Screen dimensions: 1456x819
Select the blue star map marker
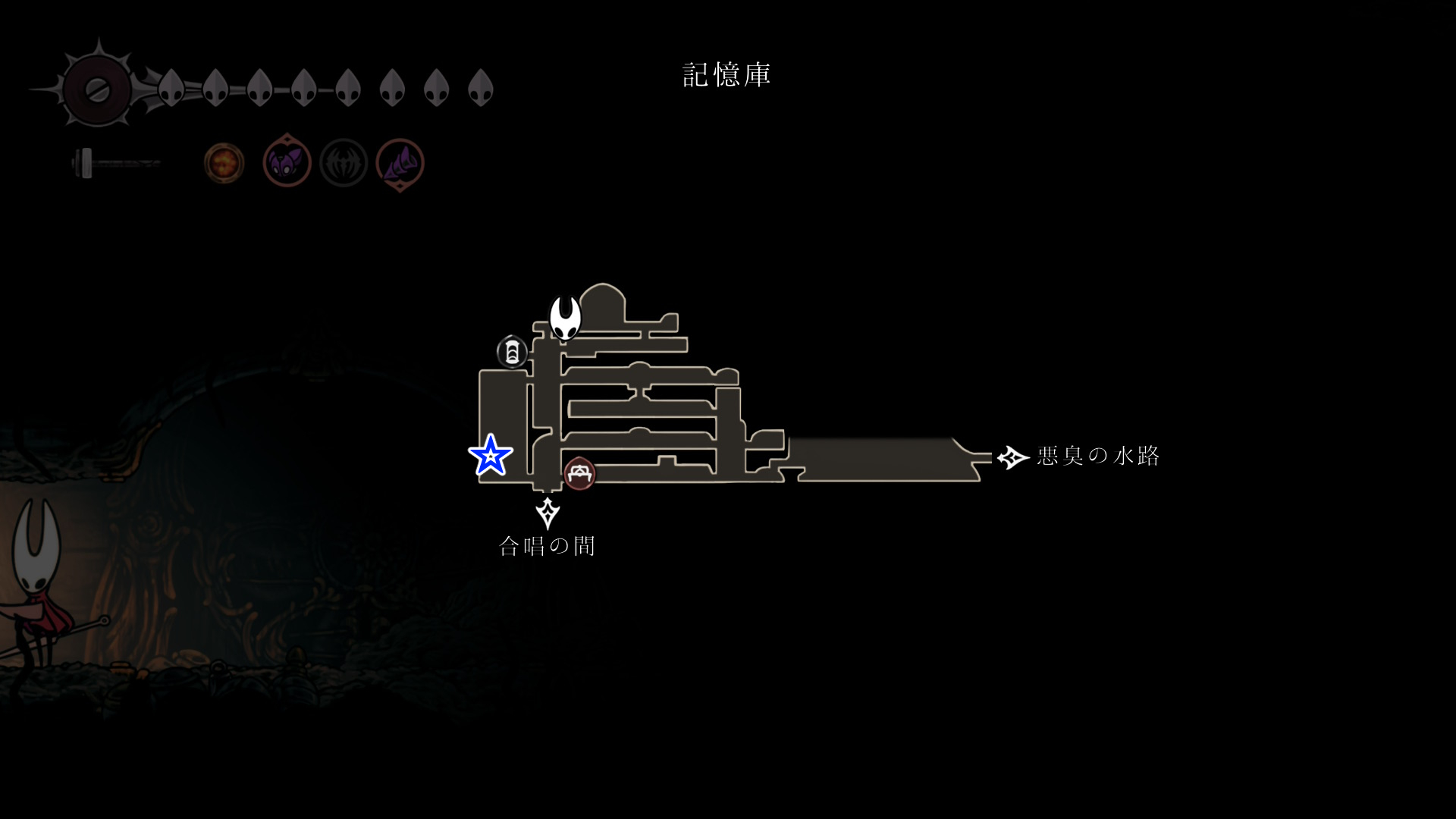click(491, 456)
